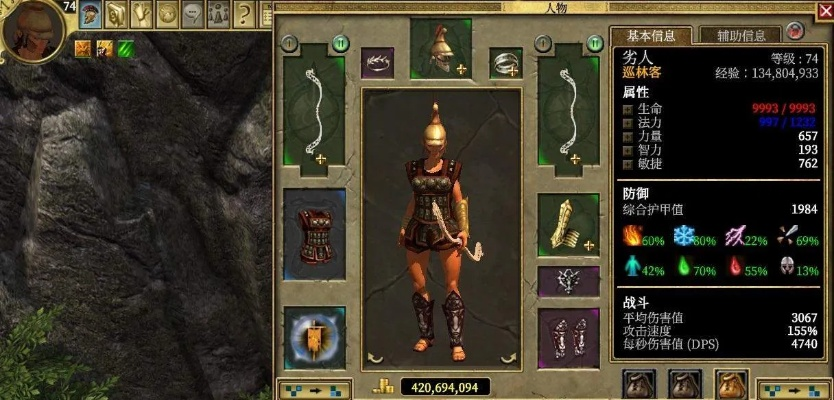This screenshot has width=834, height=400.
Task: Click the red round button beside the tabs
Action: [794, 32]
